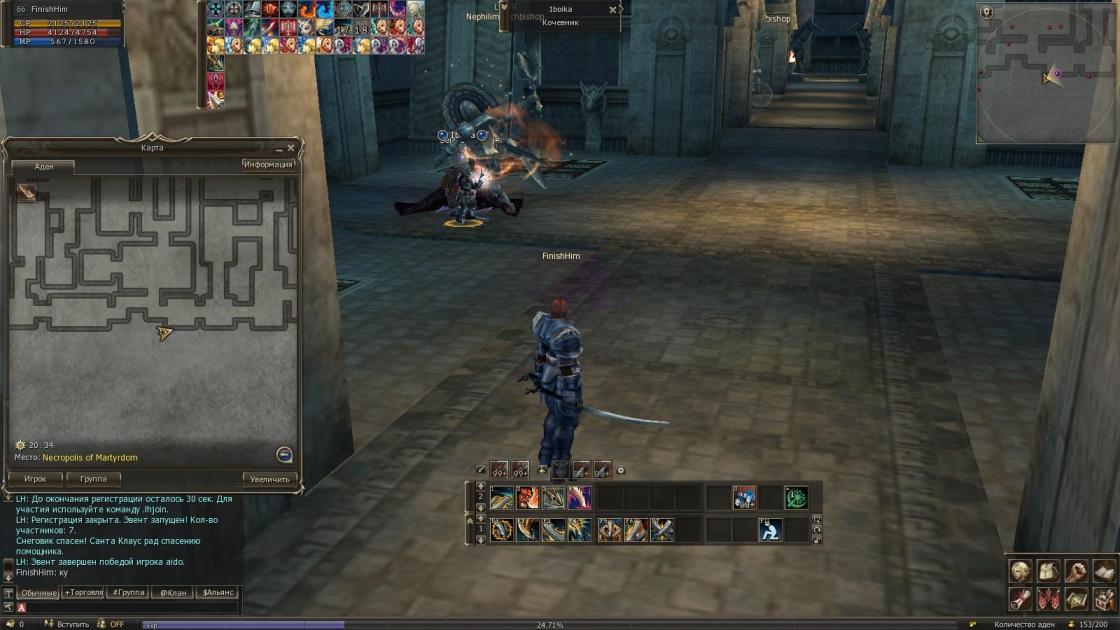
Task: Switch to the +Торговля chat tab
Action: (83, 592)
